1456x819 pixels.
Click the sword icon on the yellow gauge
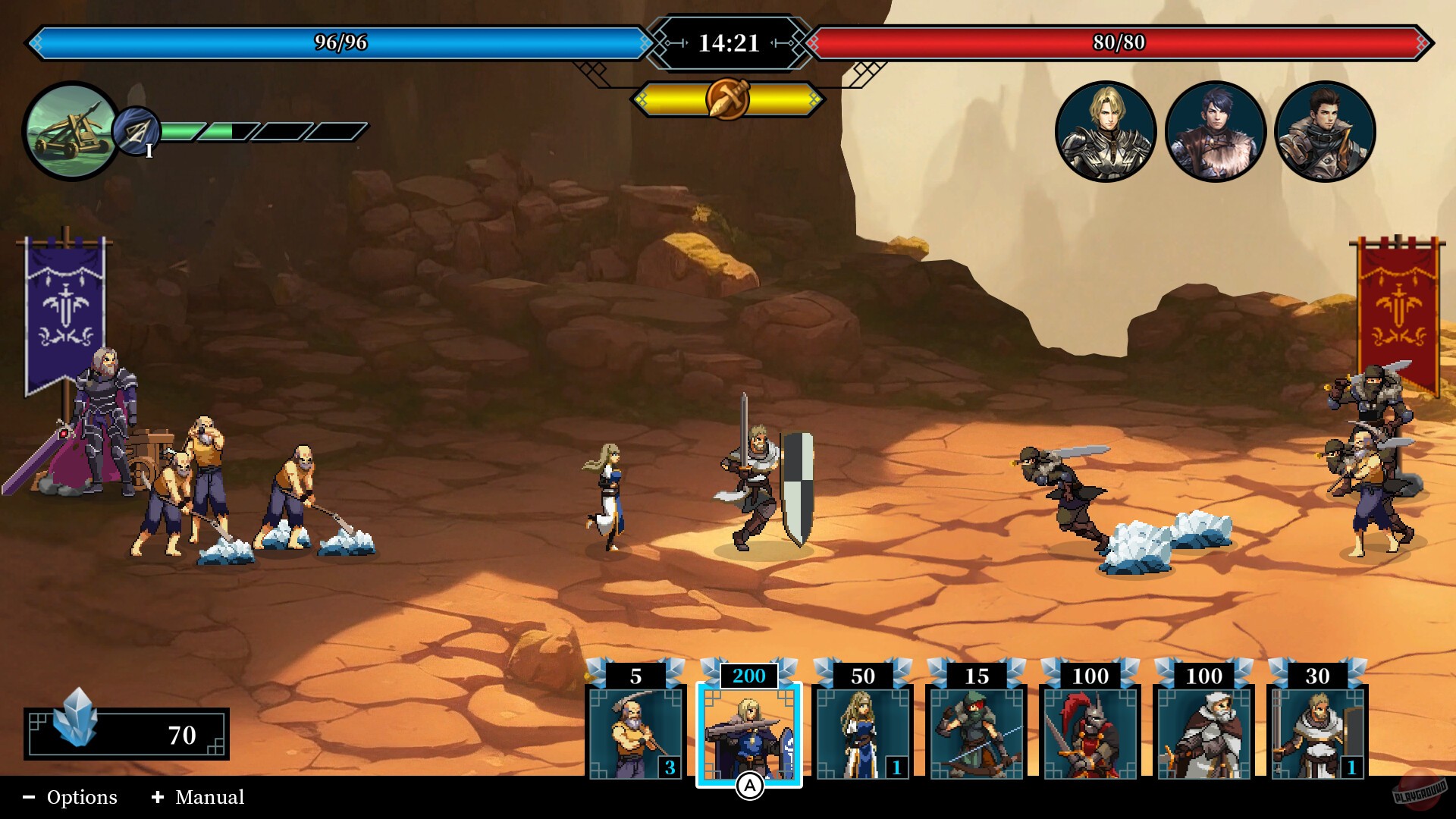[x=727, y=97]
